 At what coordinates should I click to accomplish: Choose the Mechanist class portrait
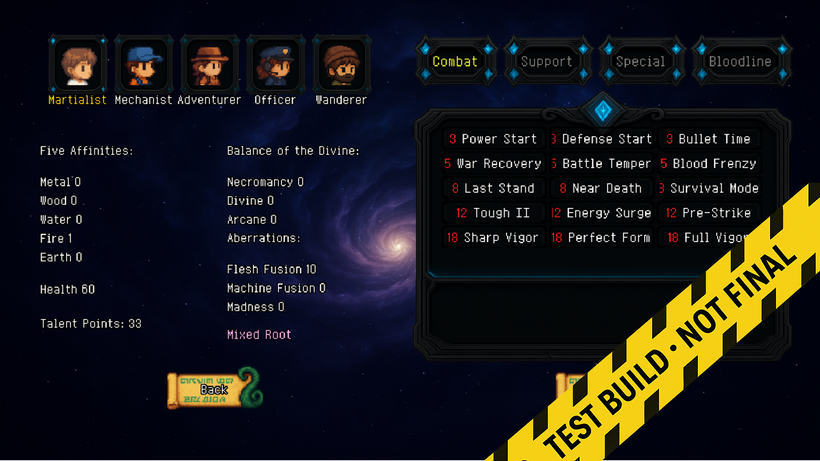click(144, 63)
